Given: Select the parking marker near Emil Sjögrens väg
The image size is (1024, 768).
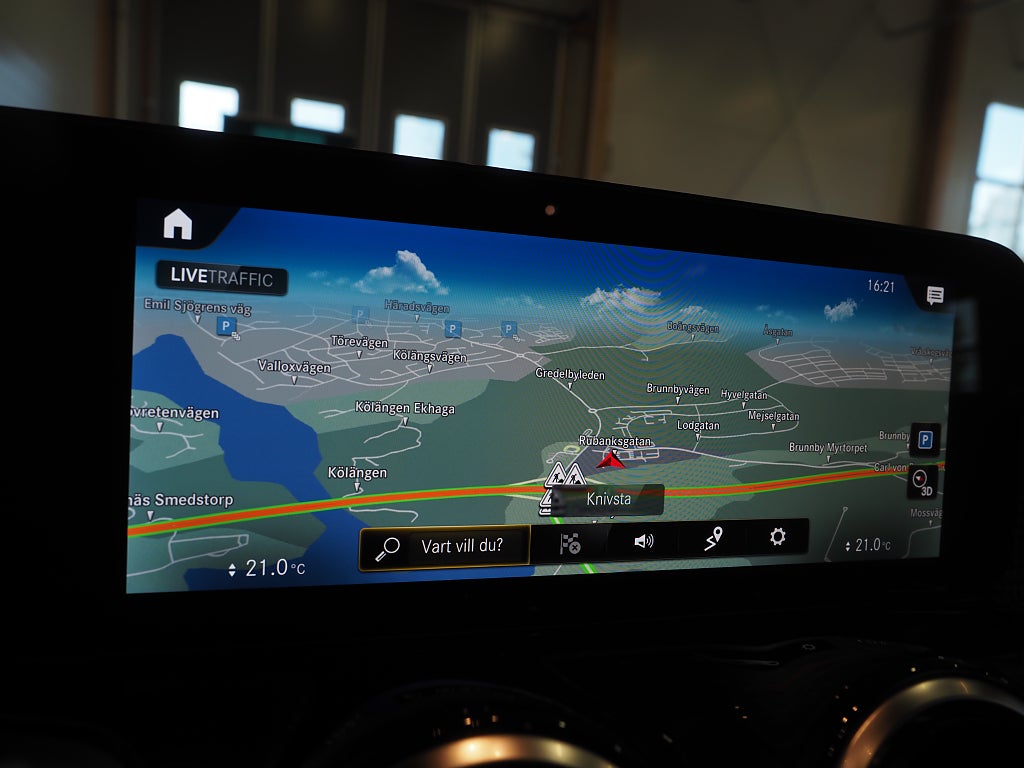Looking at the screenshot, I should pyautogui.click(x=225, y=326).
